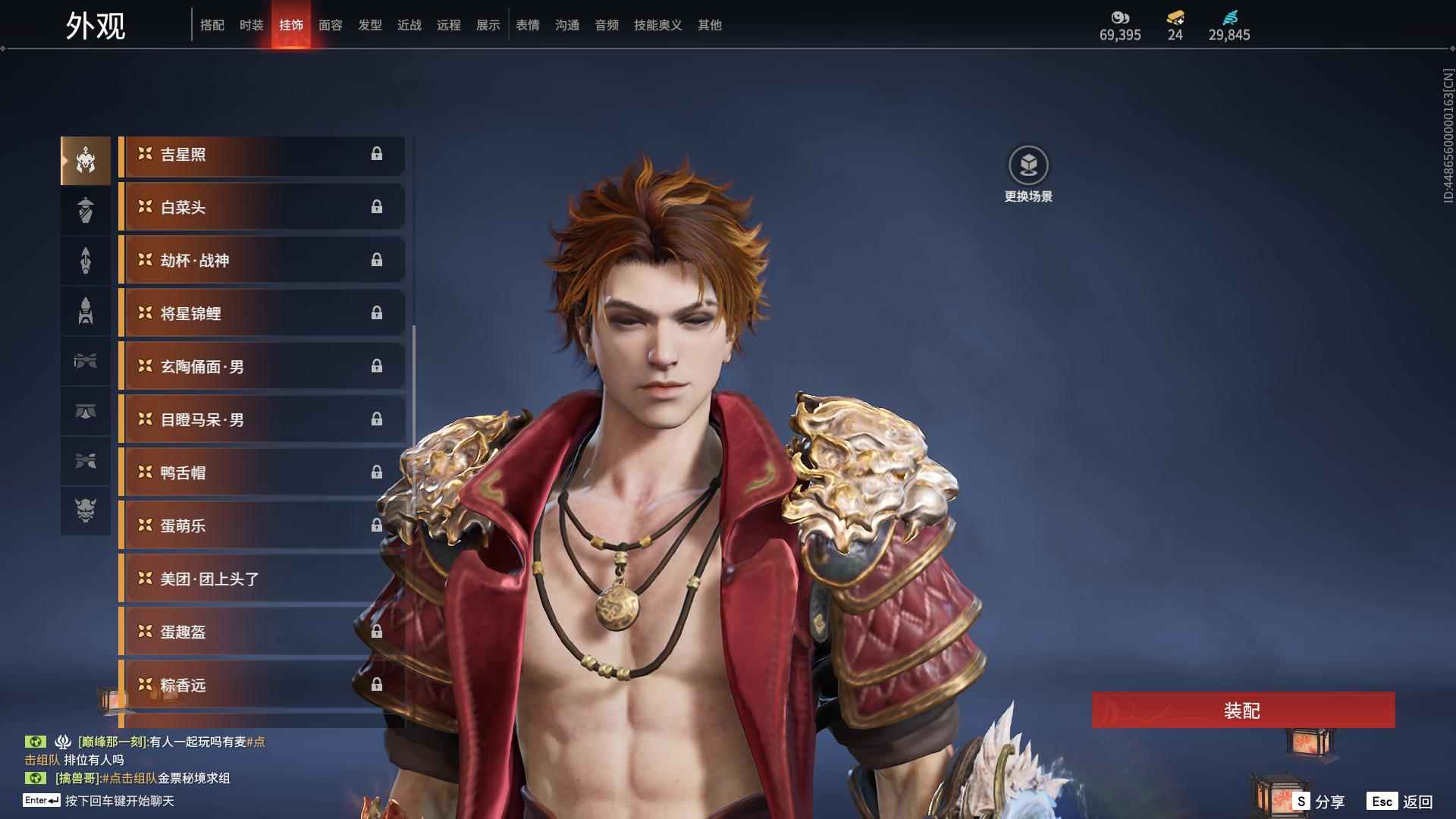Open the 搭配 tab
This screenshot has width=1456, height=819.
(x=212, y=25)
